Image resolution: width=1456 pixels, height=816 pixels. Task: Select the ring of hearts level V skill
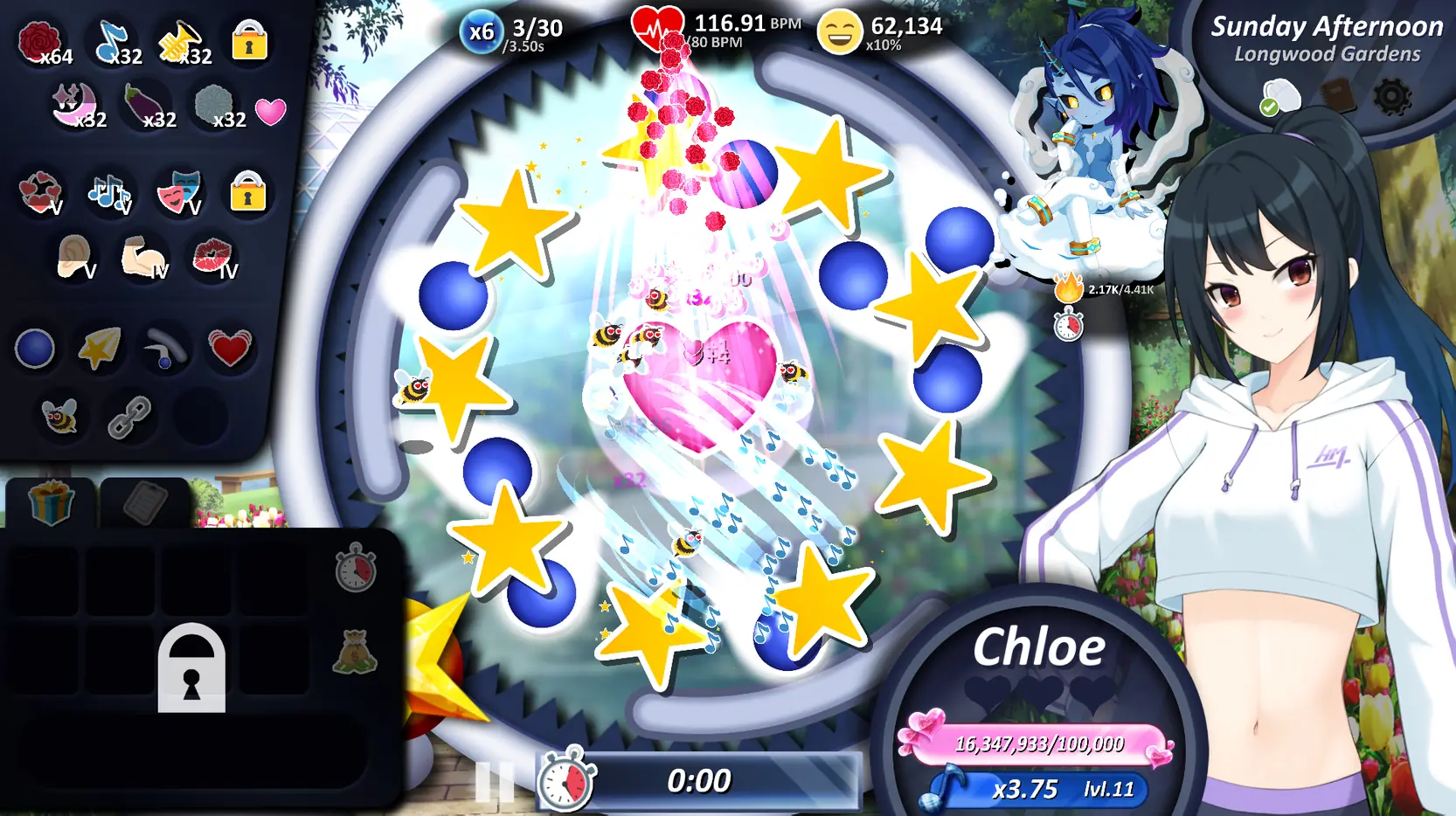click(40, 192)
